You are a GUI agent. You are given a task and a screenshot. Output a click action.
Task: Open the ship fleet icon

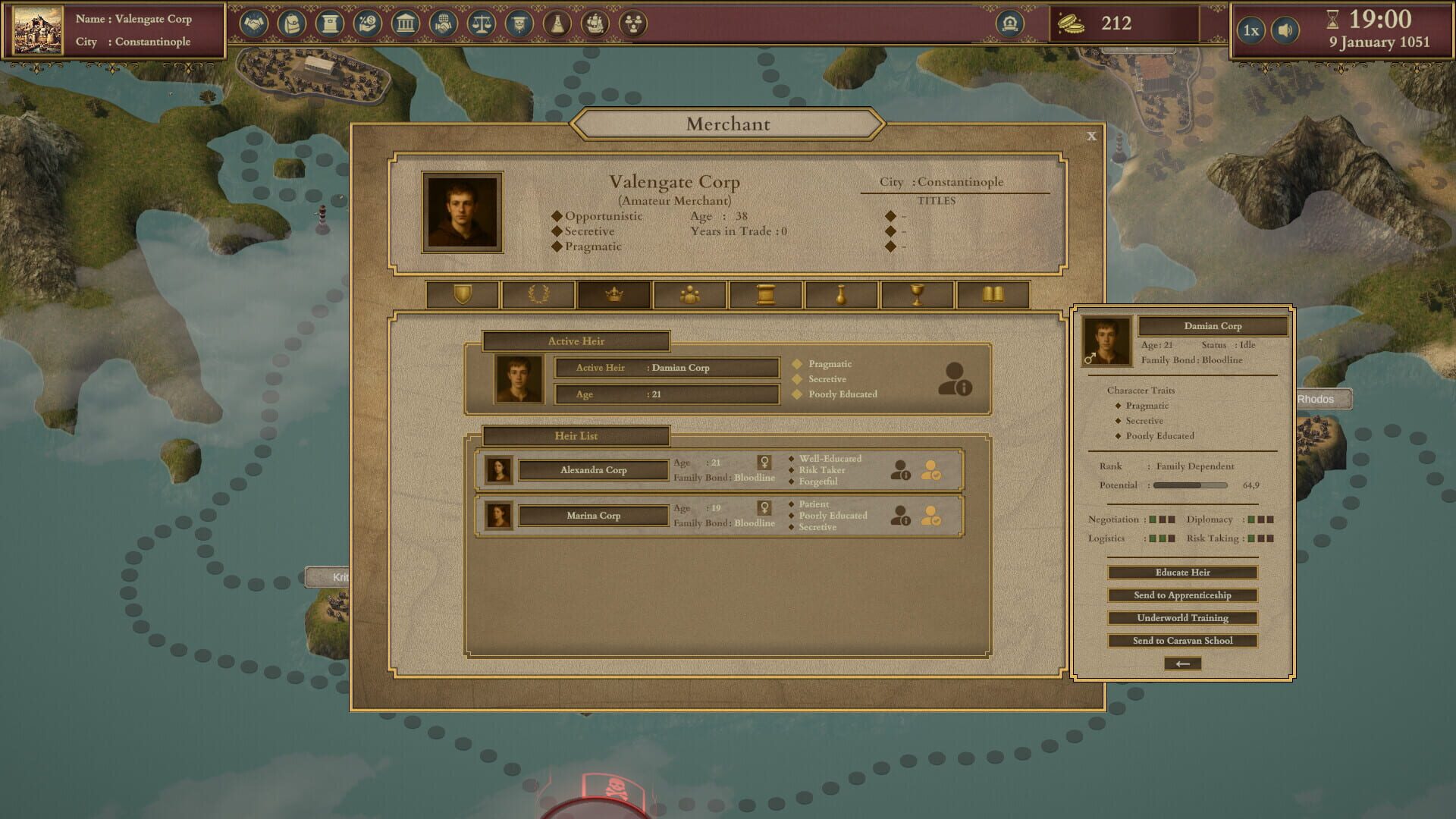595,24
